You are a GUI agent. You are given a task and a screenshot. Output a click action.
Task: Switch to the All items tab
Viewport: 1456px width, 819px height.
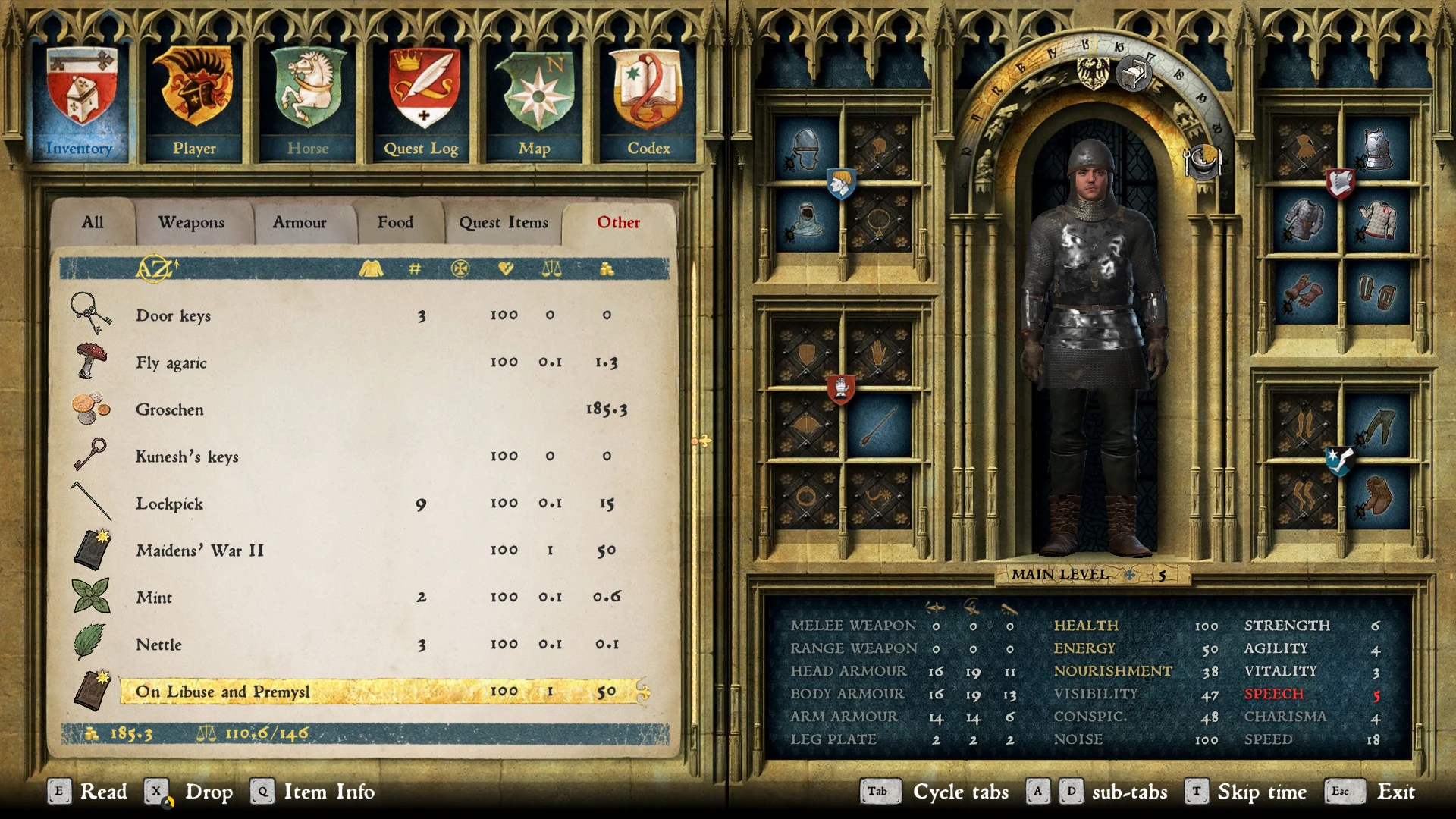click(93, 222)
